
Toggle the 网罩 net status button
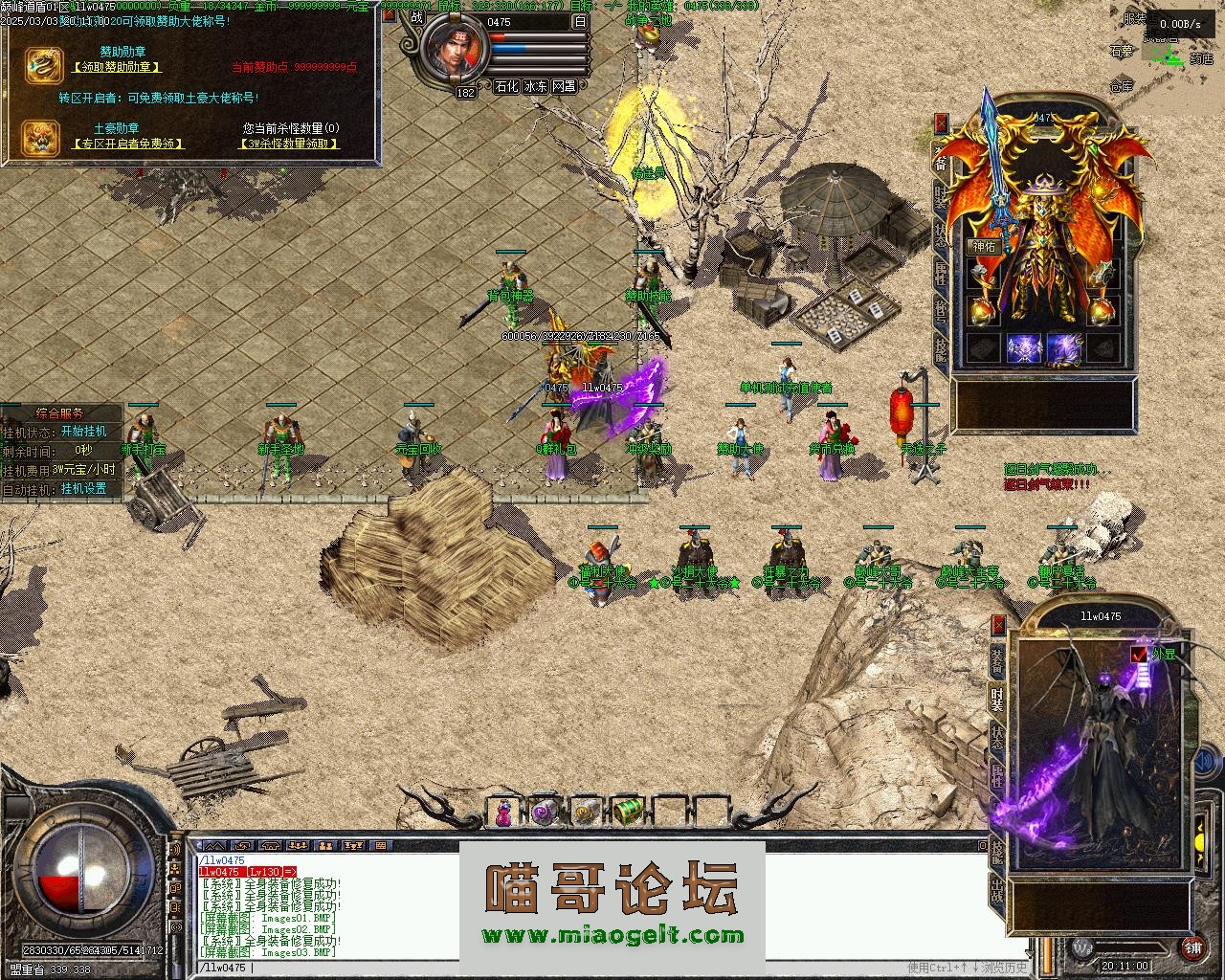(x=565, y=86)
